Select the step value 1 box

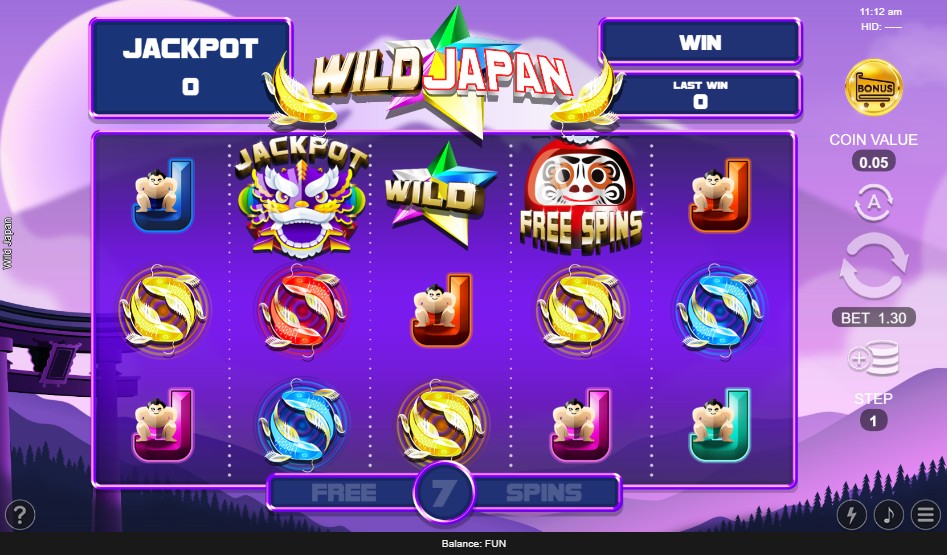pos(873,421)
